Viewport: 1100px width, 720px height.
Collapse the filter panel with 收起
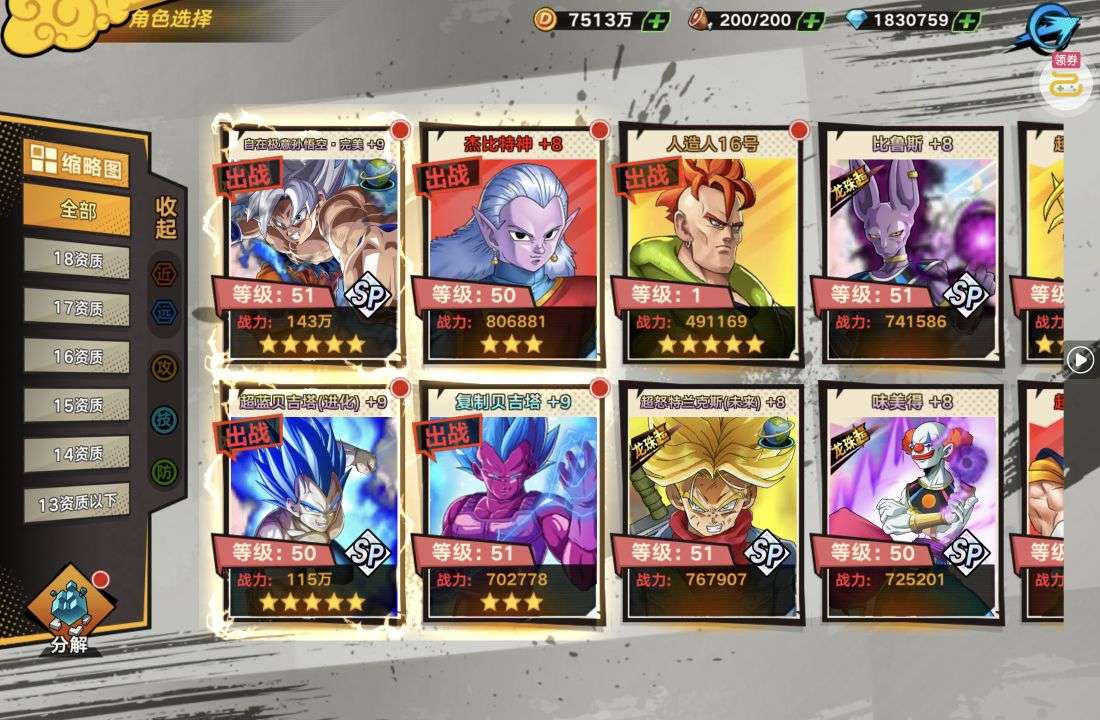tap(166, 217)
